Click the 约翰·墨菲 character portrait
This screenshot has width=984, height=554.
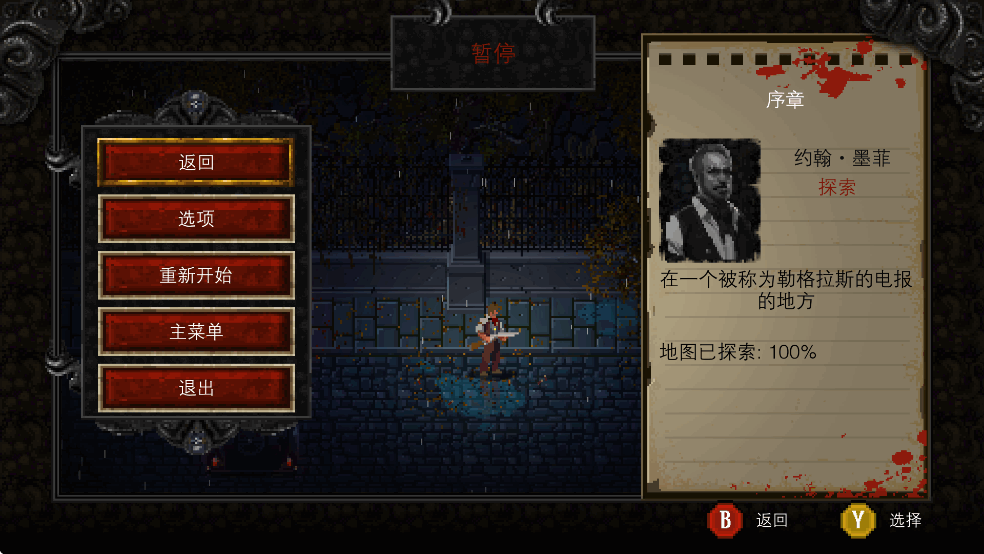coord(709,200)
